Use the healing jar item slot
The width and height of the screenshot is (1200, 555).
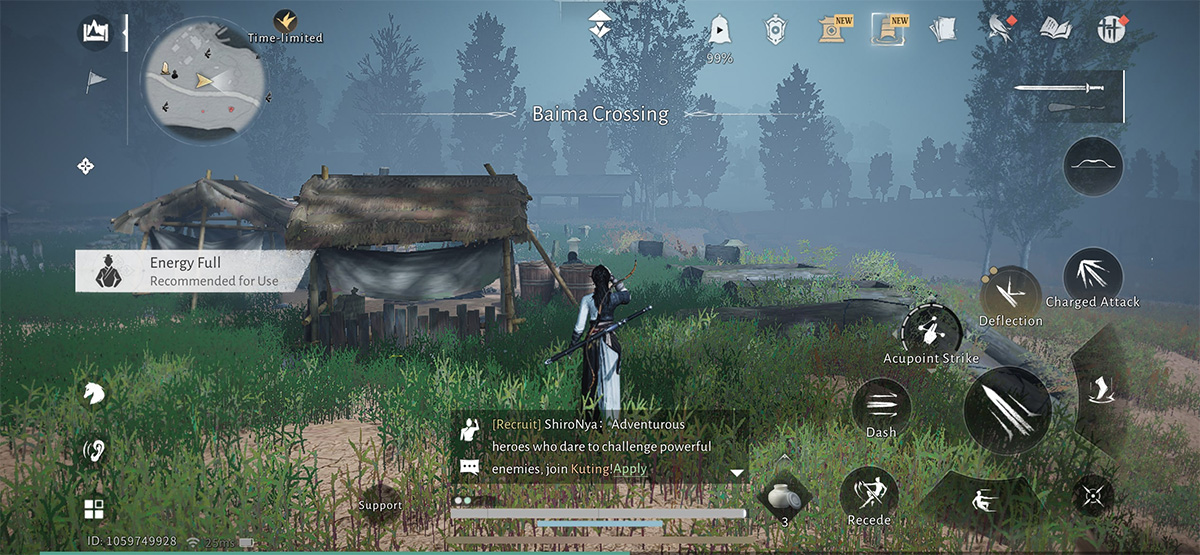pyautogui.click(x=784, y=496)
